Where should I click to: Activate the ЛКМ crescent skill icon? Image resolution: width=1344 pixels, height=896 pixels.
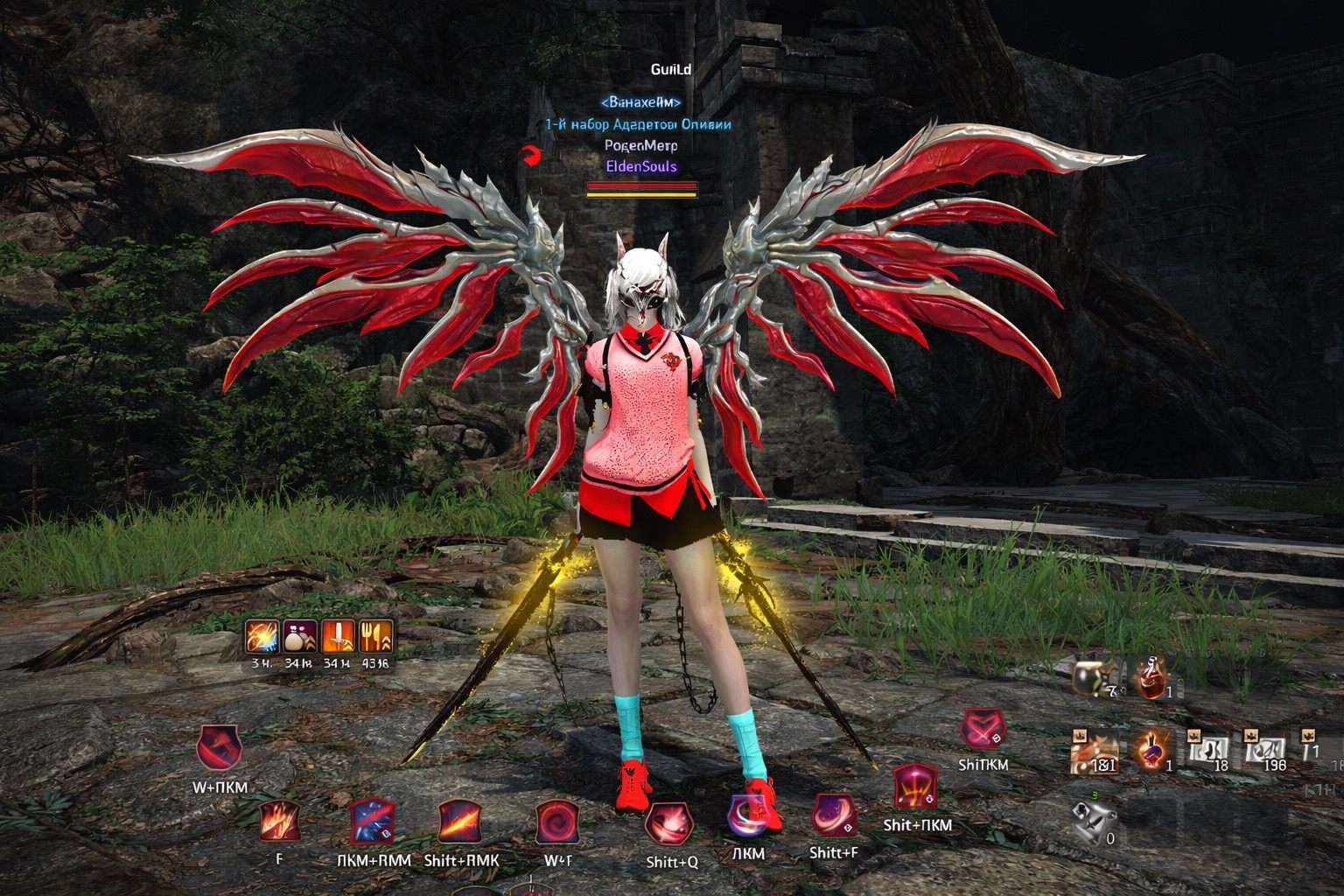746,815
